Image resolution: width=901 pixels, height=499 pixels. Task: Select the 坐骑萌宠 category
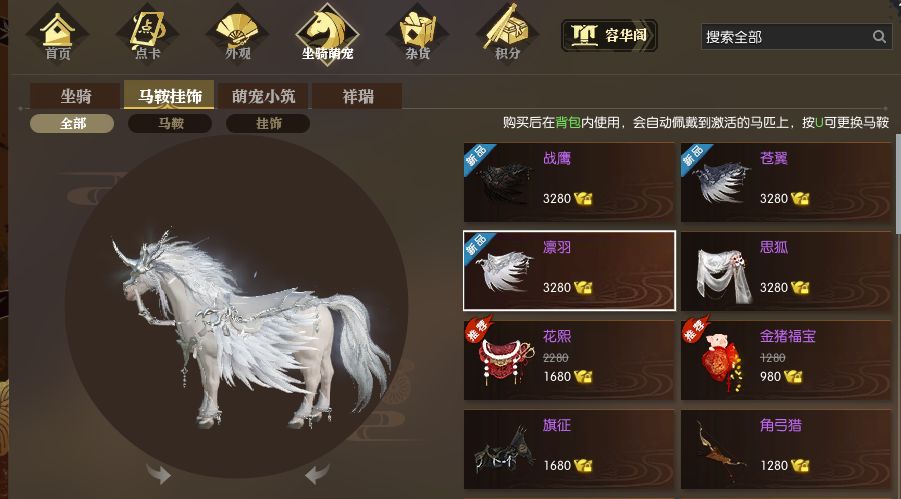328,33
